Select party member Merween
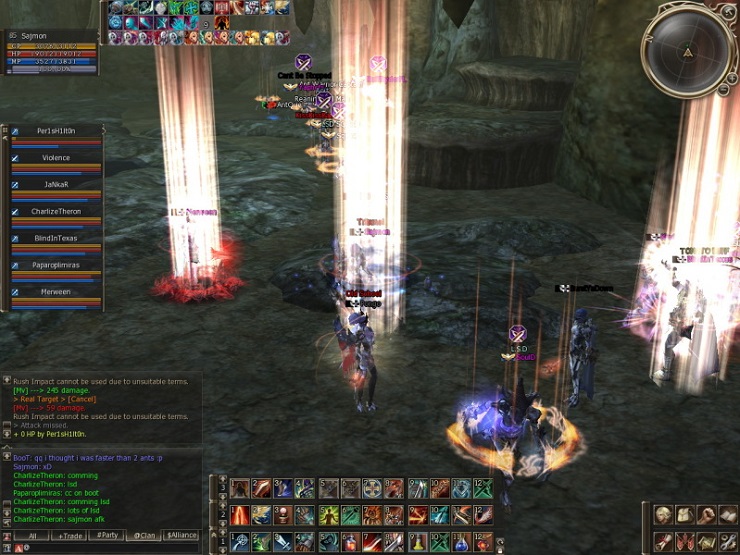Screen dimensions: 740x555 (56, 293)
